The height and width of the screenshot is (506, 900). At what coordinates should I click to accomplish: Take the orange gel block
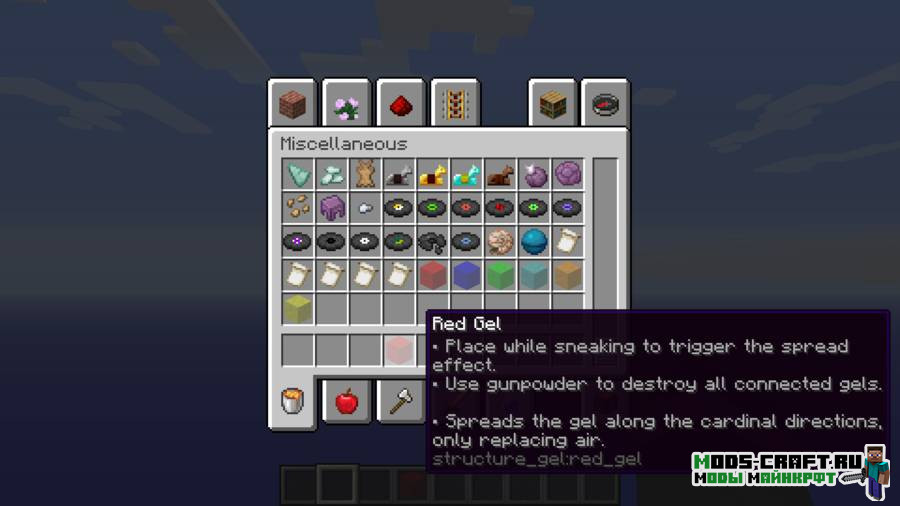coord(568,275)
